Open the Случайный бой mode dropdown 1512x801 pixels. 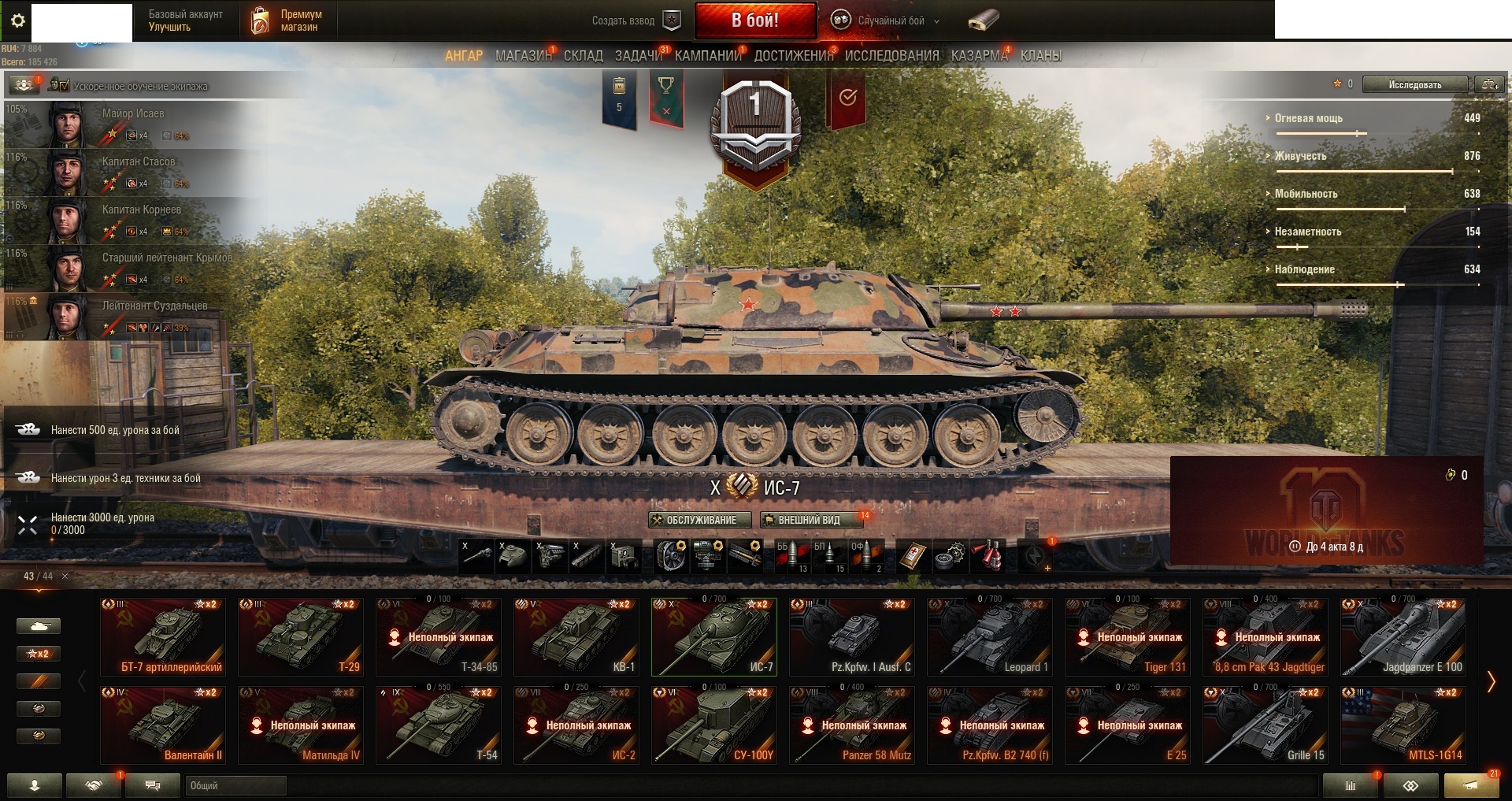886,20
